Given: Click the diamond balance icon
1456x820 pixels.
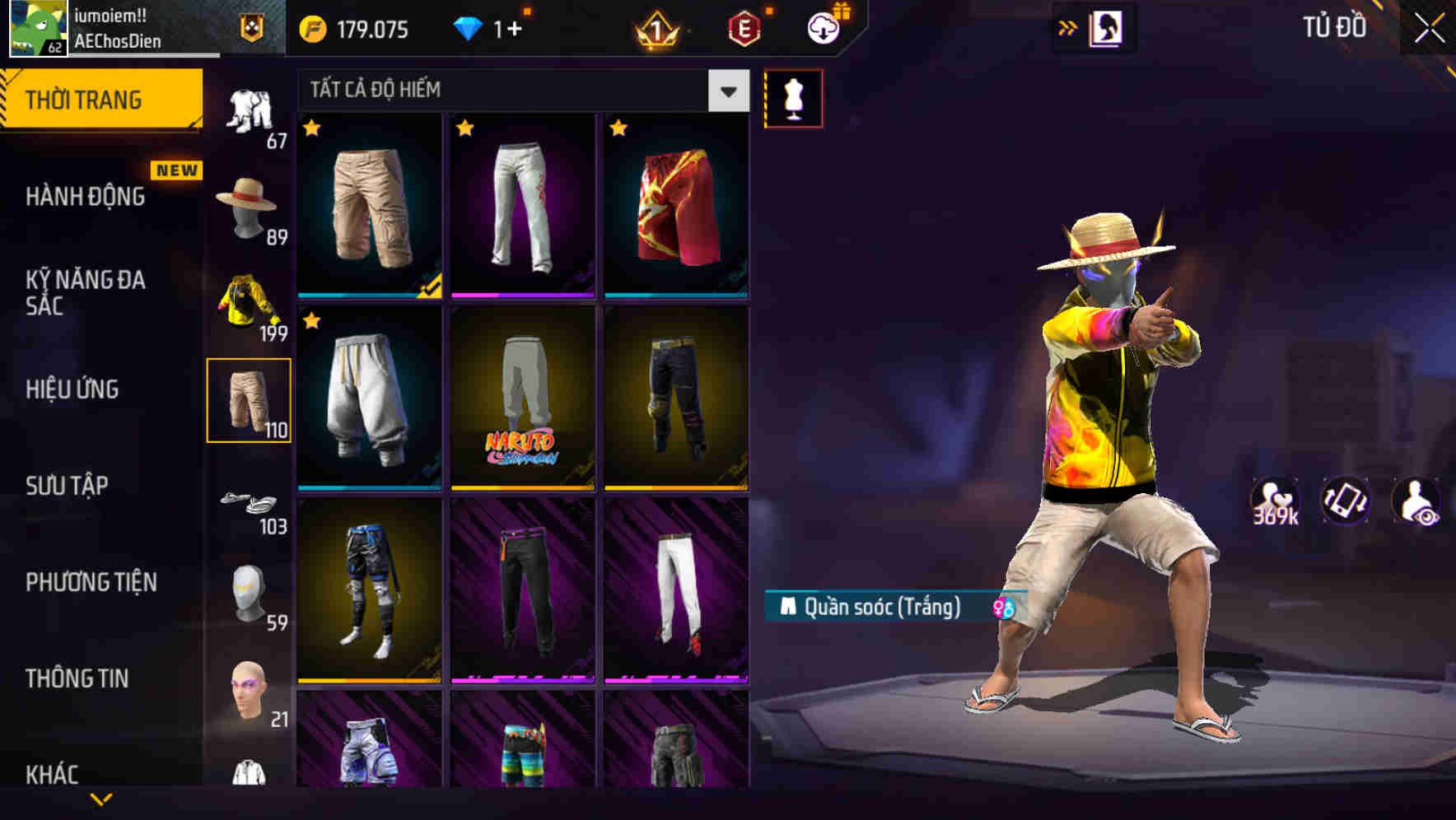Looking at the screenshot, I should [467, 29].
